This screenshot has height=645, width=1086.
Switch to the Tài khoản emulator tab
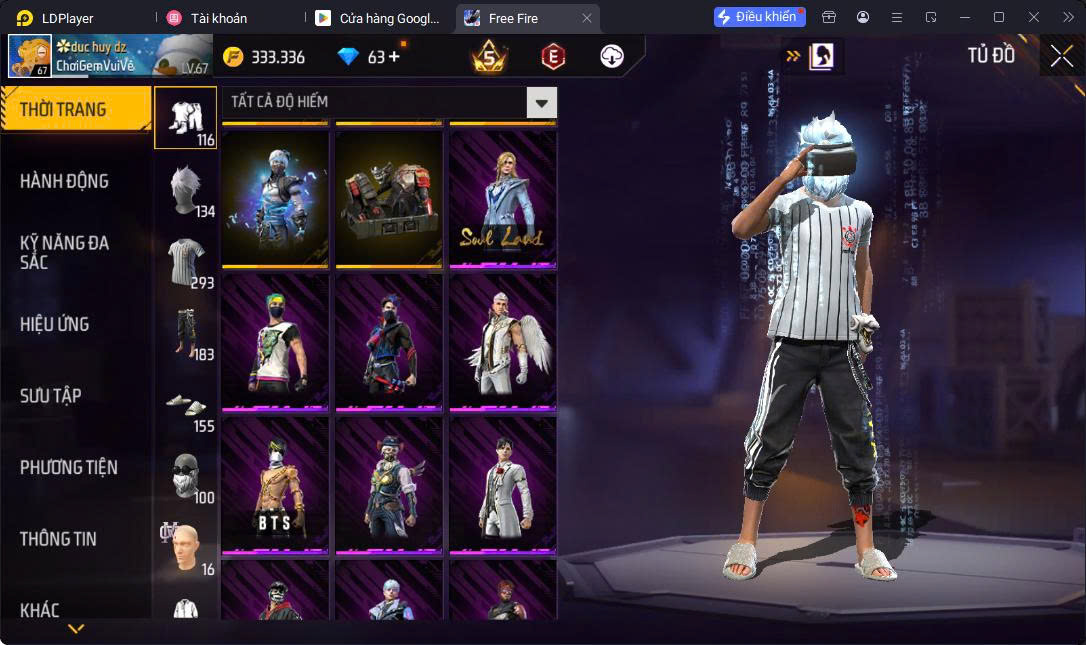[x=219, y=18]
